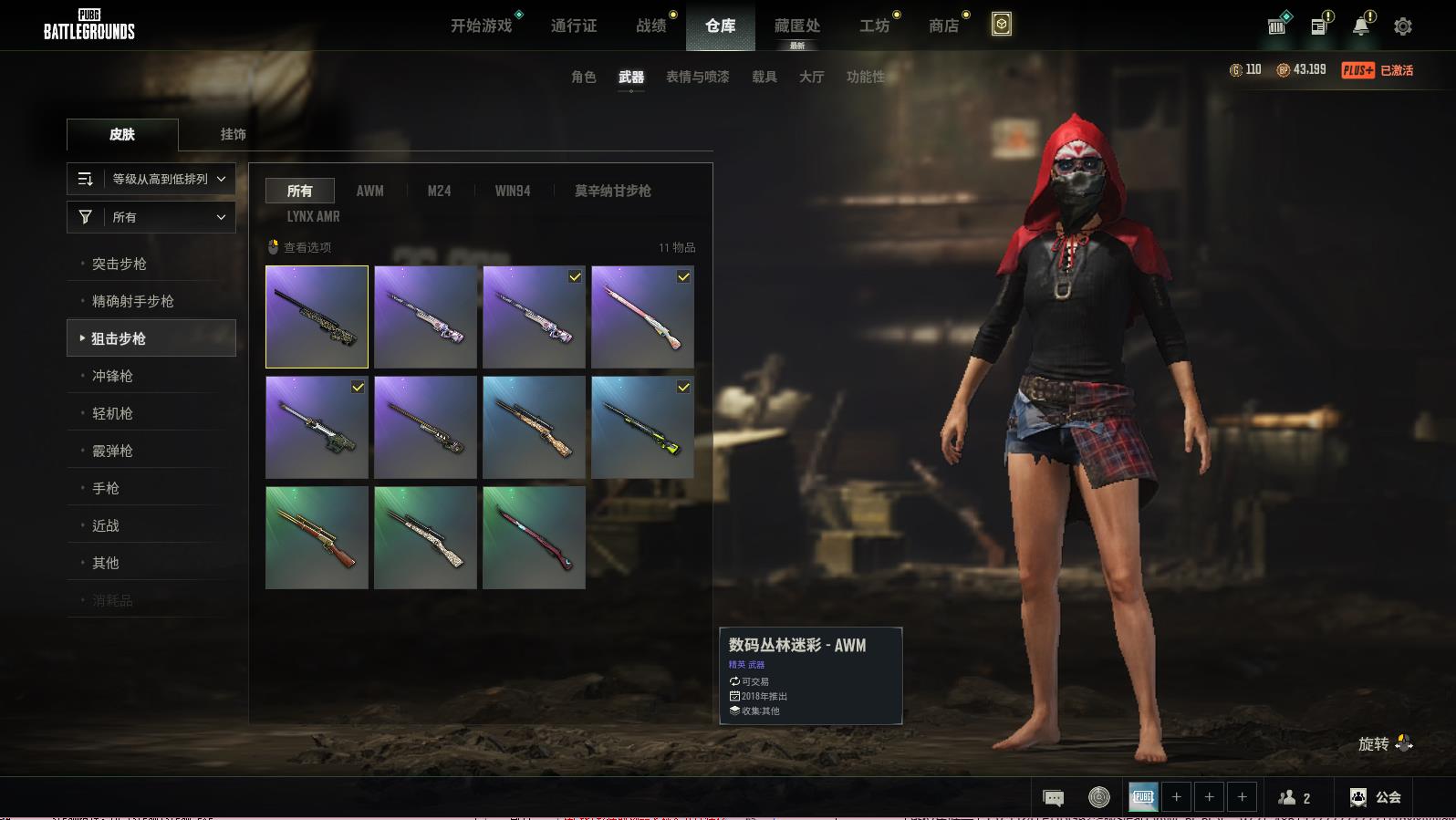Open the 公会 clan panel
1456x820 pixels.
click(x=1376, y=797)
